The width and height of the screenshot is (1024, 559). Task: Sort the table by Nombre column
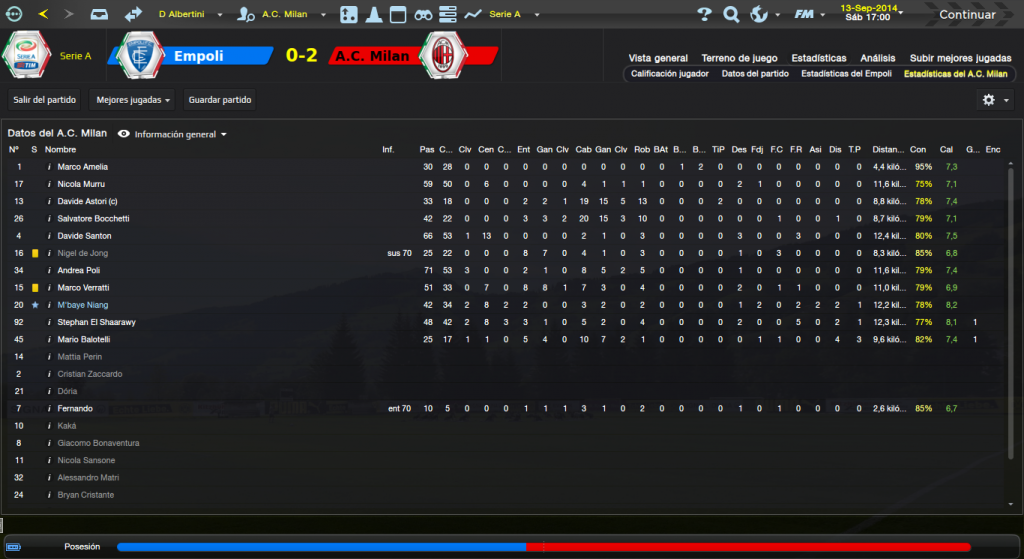60,150
